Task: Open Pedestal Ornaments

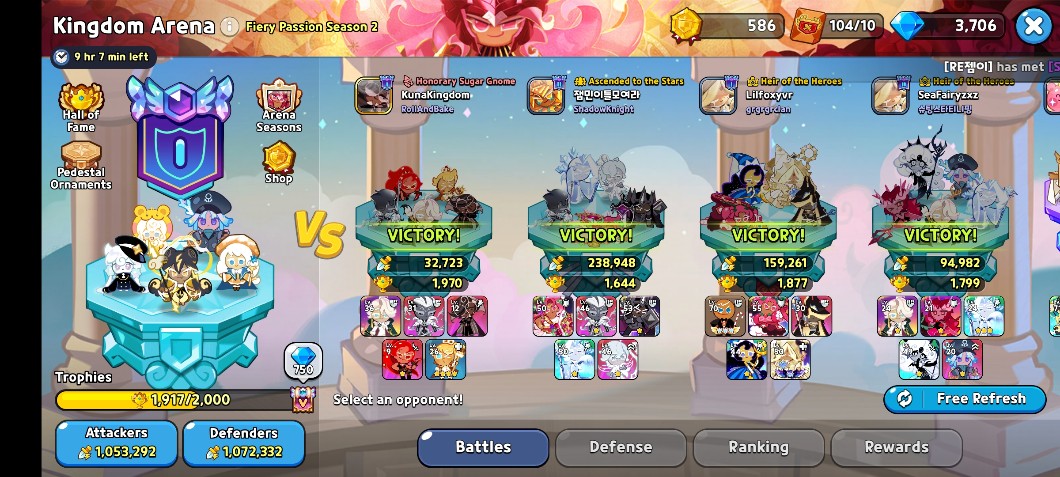Action: coord(81,164)
